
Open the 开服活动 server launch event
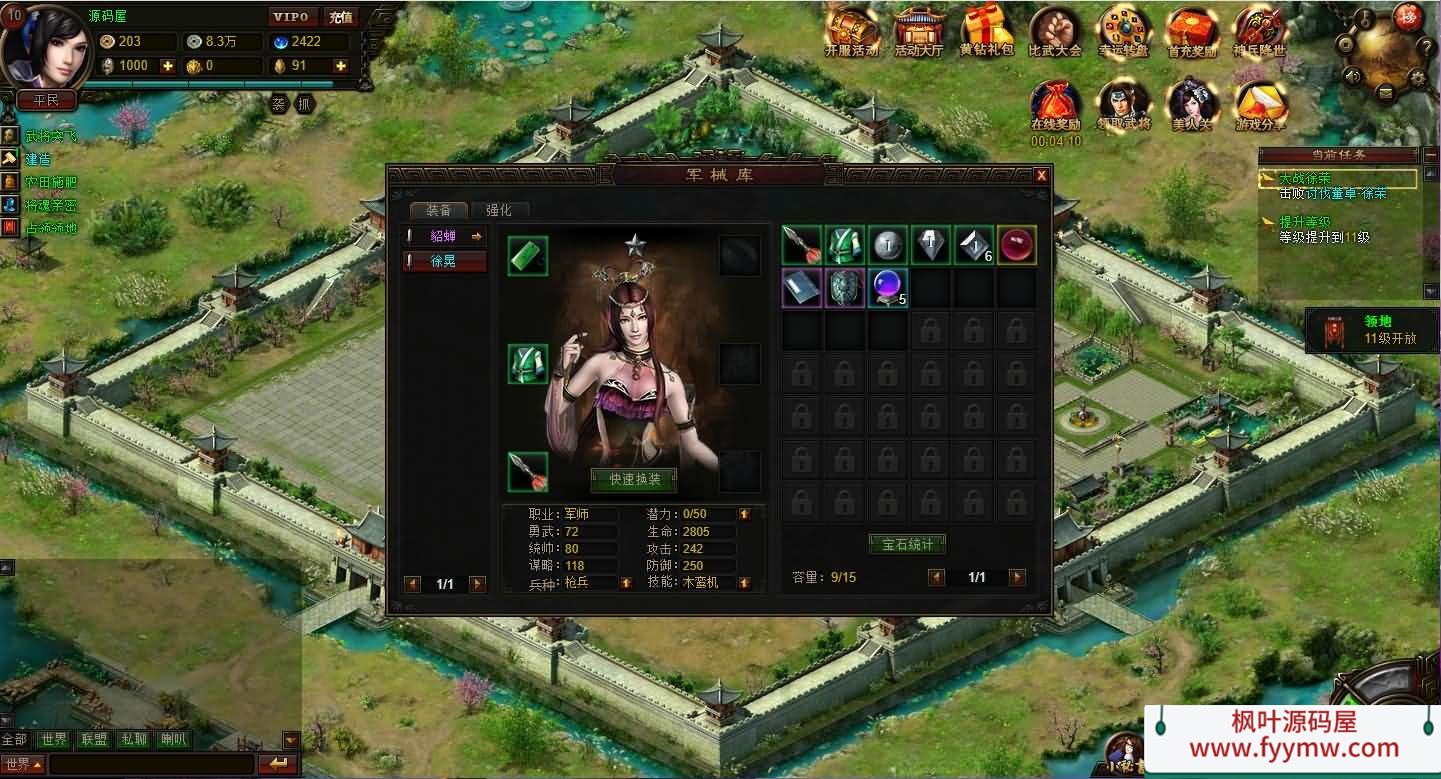pos(851,32)
